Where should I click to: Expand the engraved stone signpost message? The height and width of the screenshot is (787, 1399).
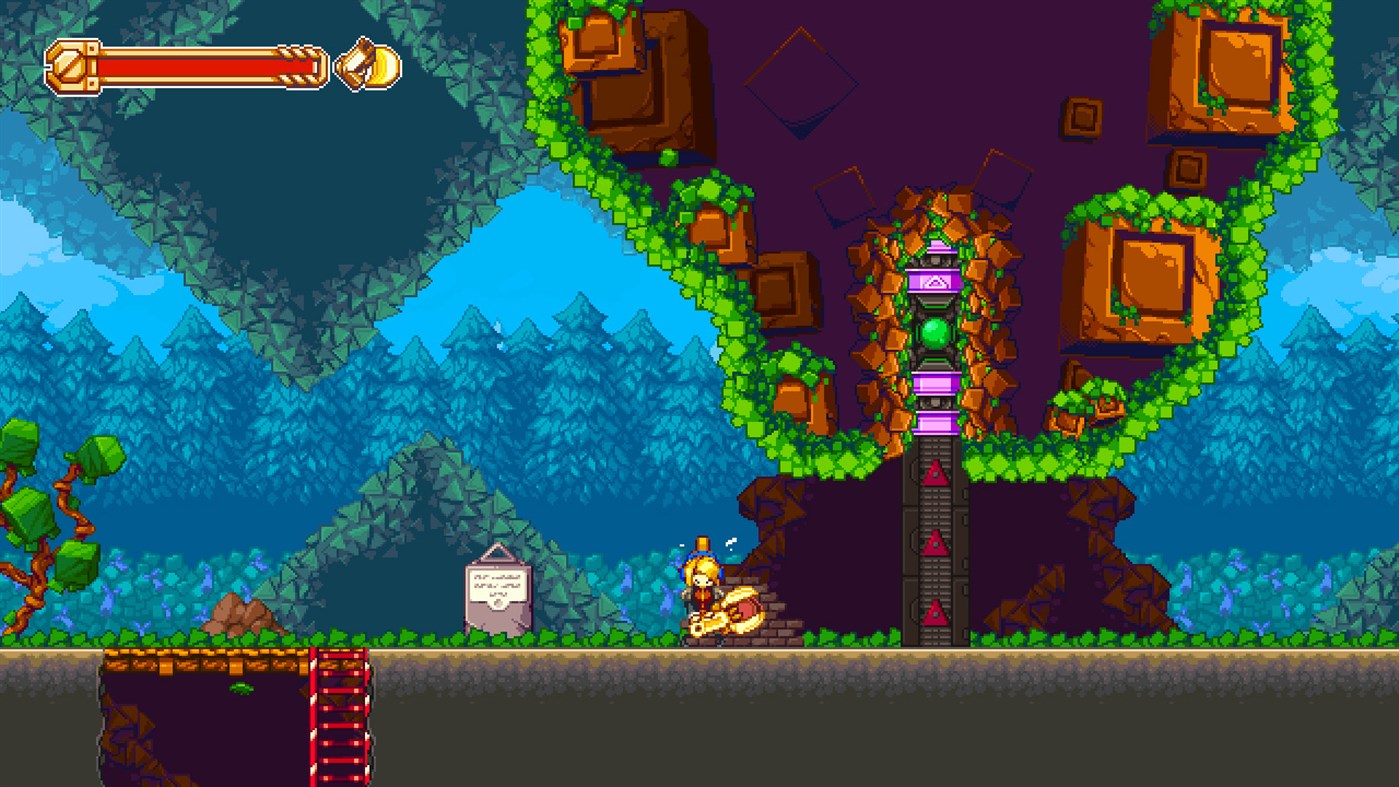click(496, 585)
